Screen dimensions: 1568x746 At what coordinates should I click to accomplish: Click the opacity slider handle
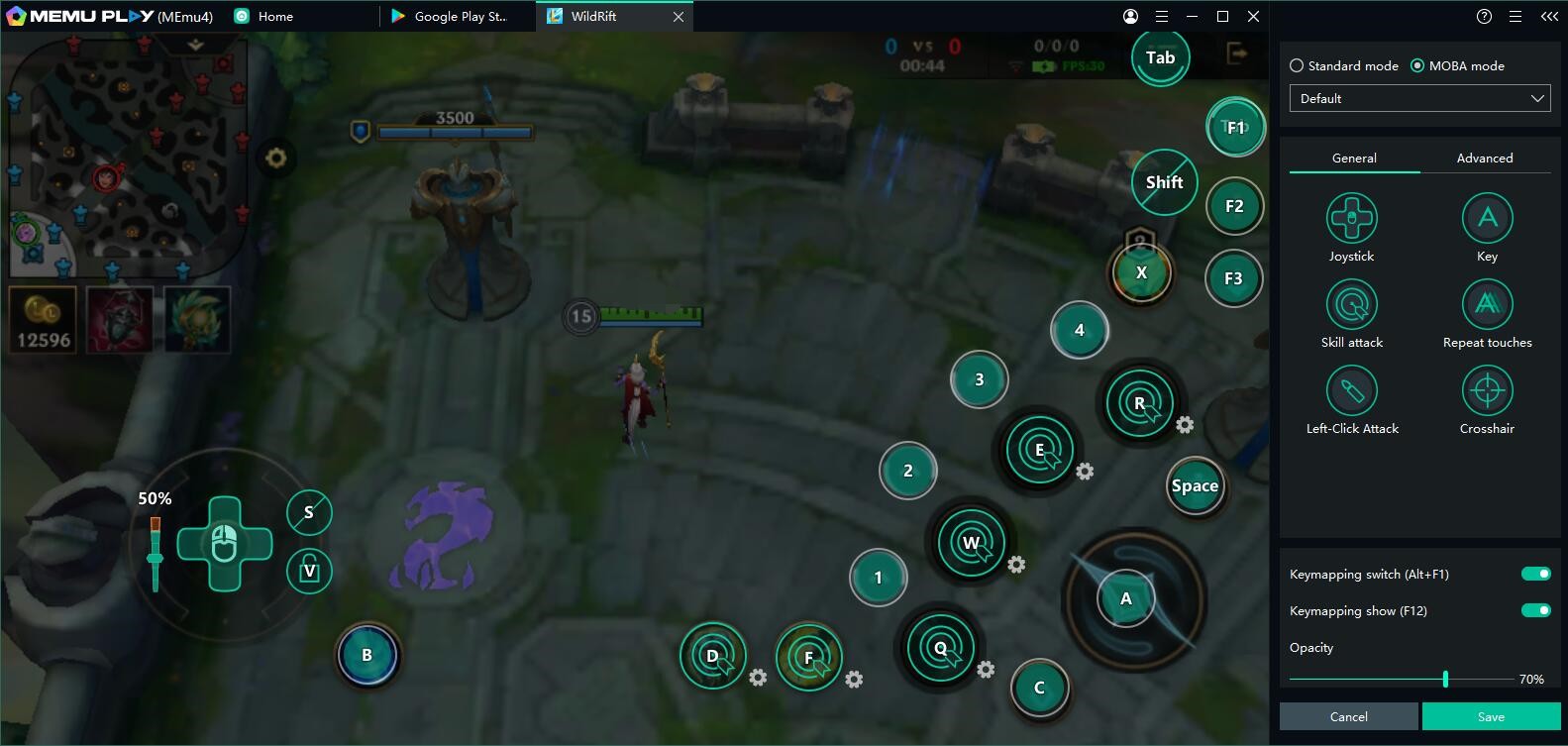[1445, 679]
